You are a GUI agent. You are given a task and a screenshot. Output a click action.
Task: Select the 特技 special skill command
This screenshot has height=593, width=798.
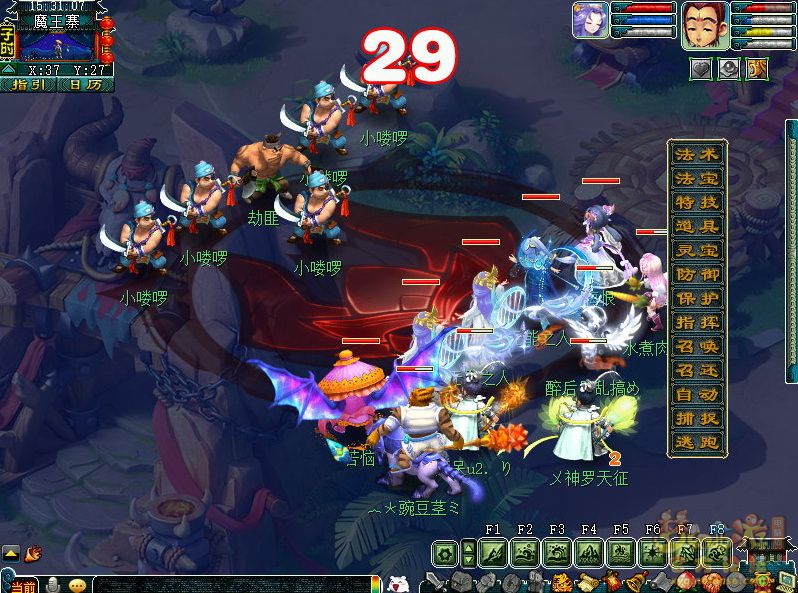[696, 203]
